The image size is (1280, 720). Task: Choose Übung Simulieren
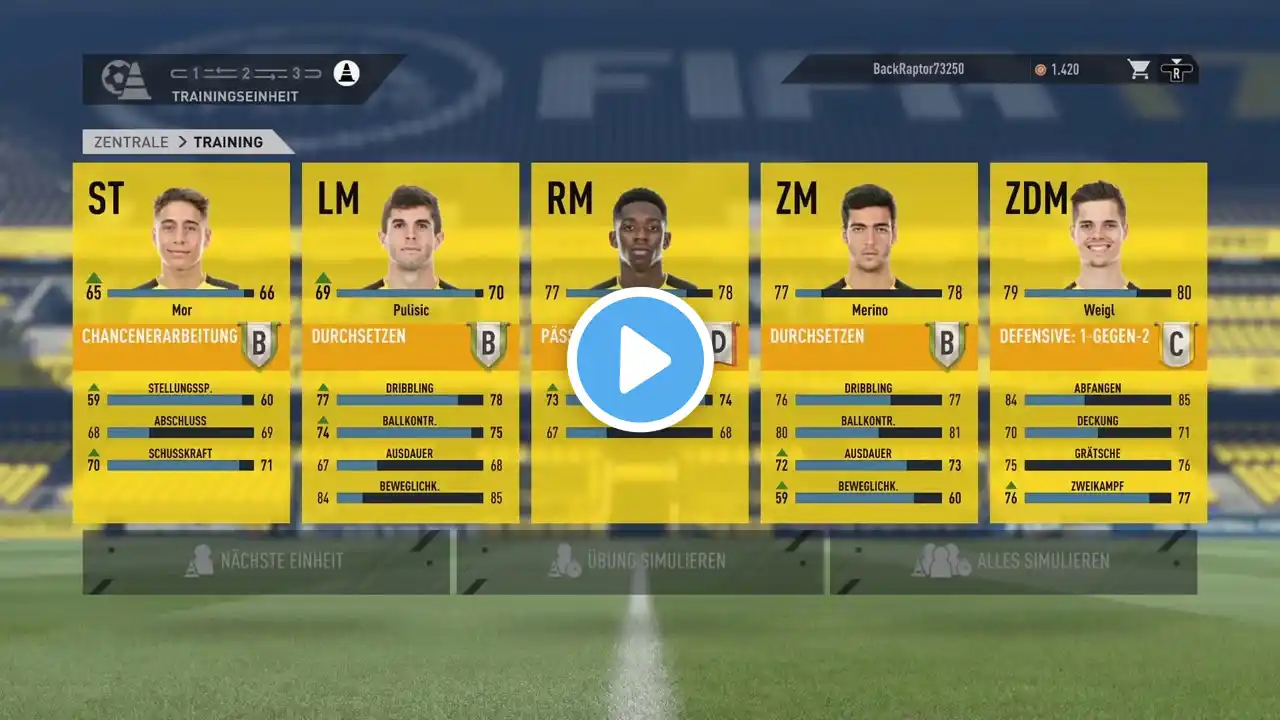640,561
